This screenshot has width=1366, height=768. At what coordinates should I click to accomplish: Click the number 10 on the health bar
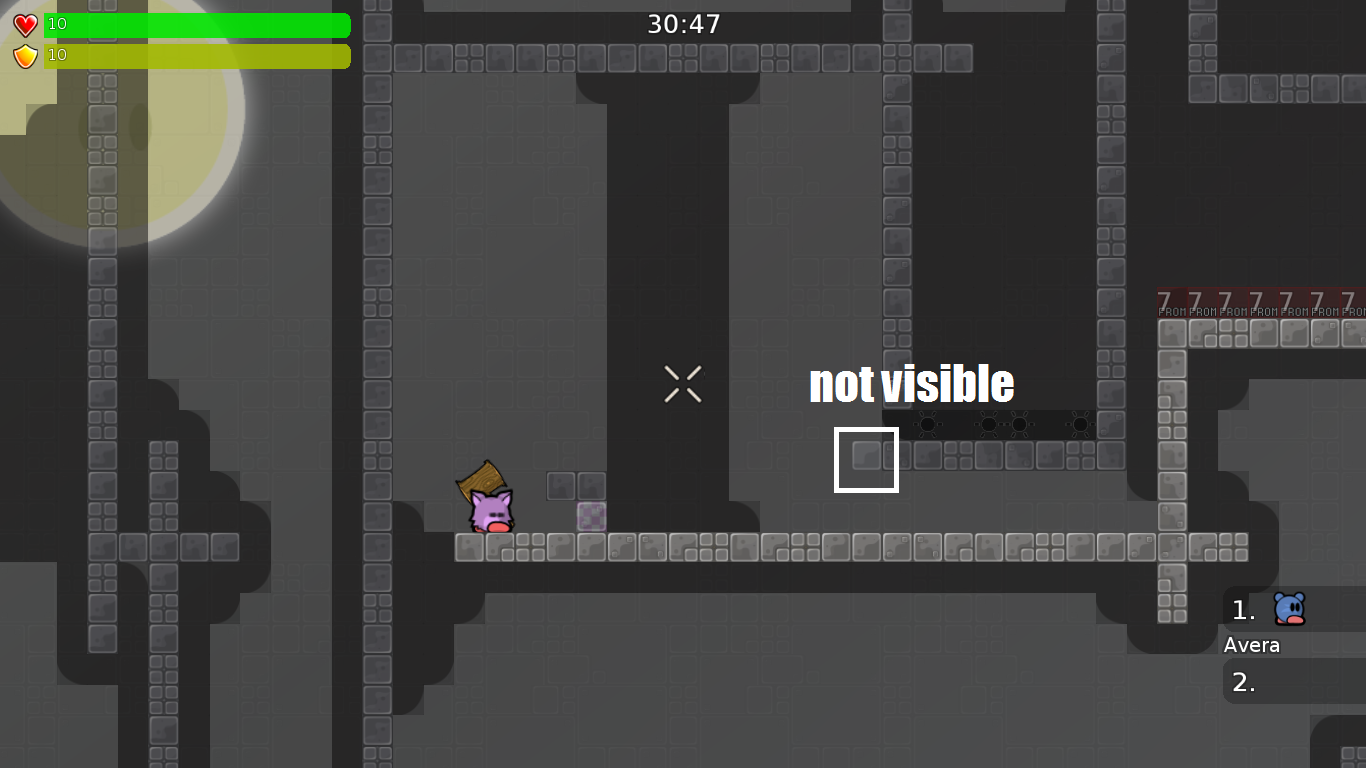pos(56,25)
